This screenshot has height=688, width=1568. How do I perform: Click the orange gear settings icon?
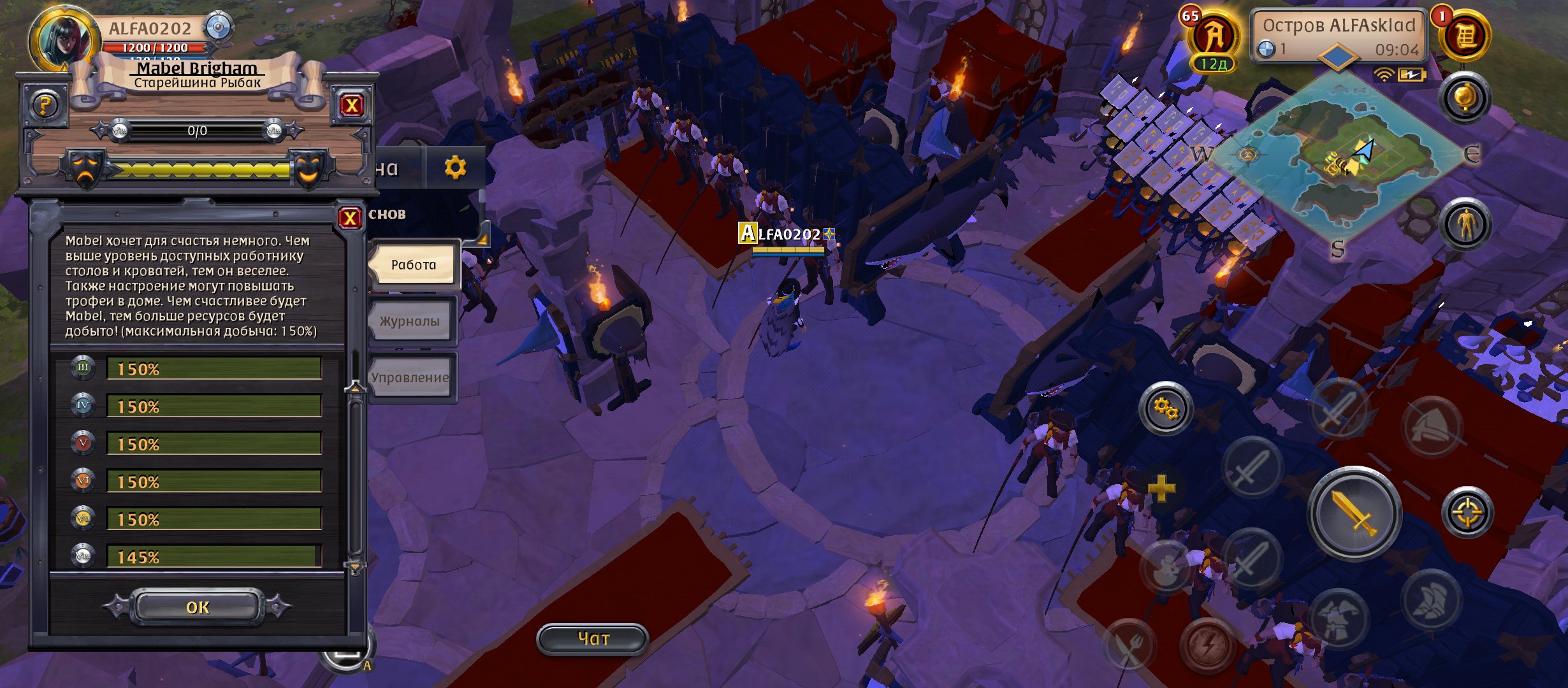[455, 168]
